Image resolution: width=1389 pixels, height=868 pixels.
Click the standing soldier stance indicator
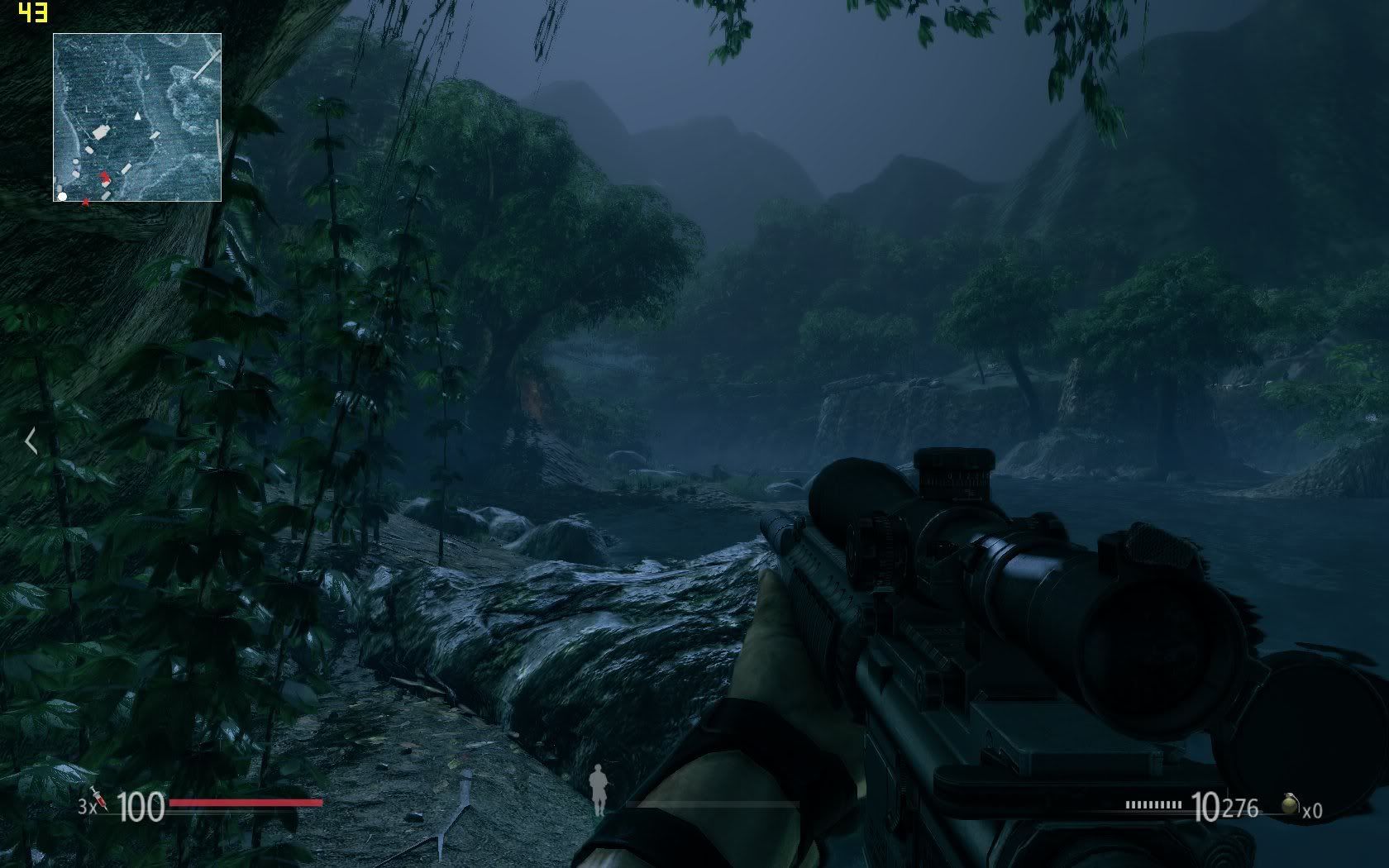click(x=598, y=791)
